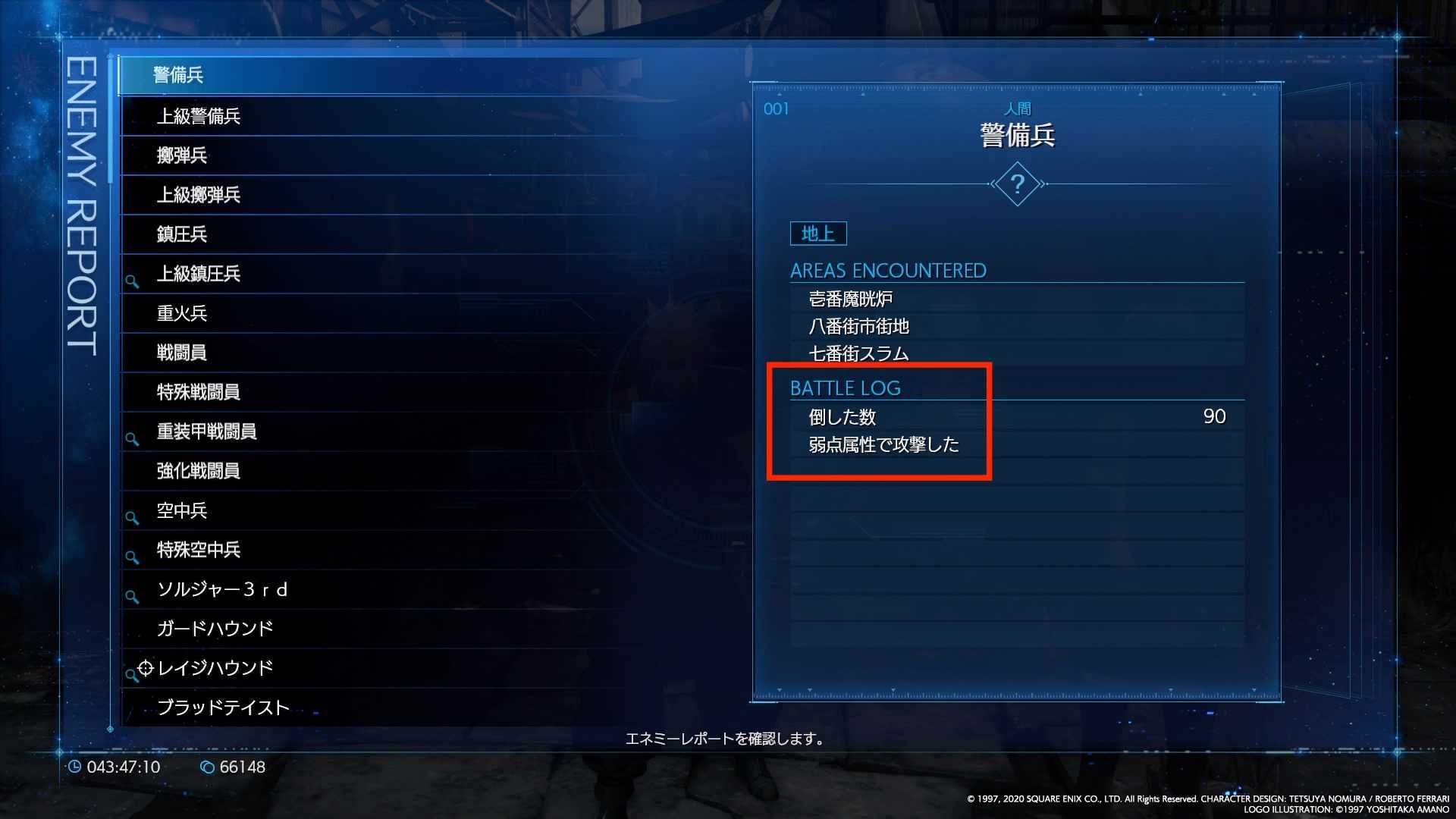
Task: Click the magnifying glass icon beside レイジハウンド
Action: (130, 674)
